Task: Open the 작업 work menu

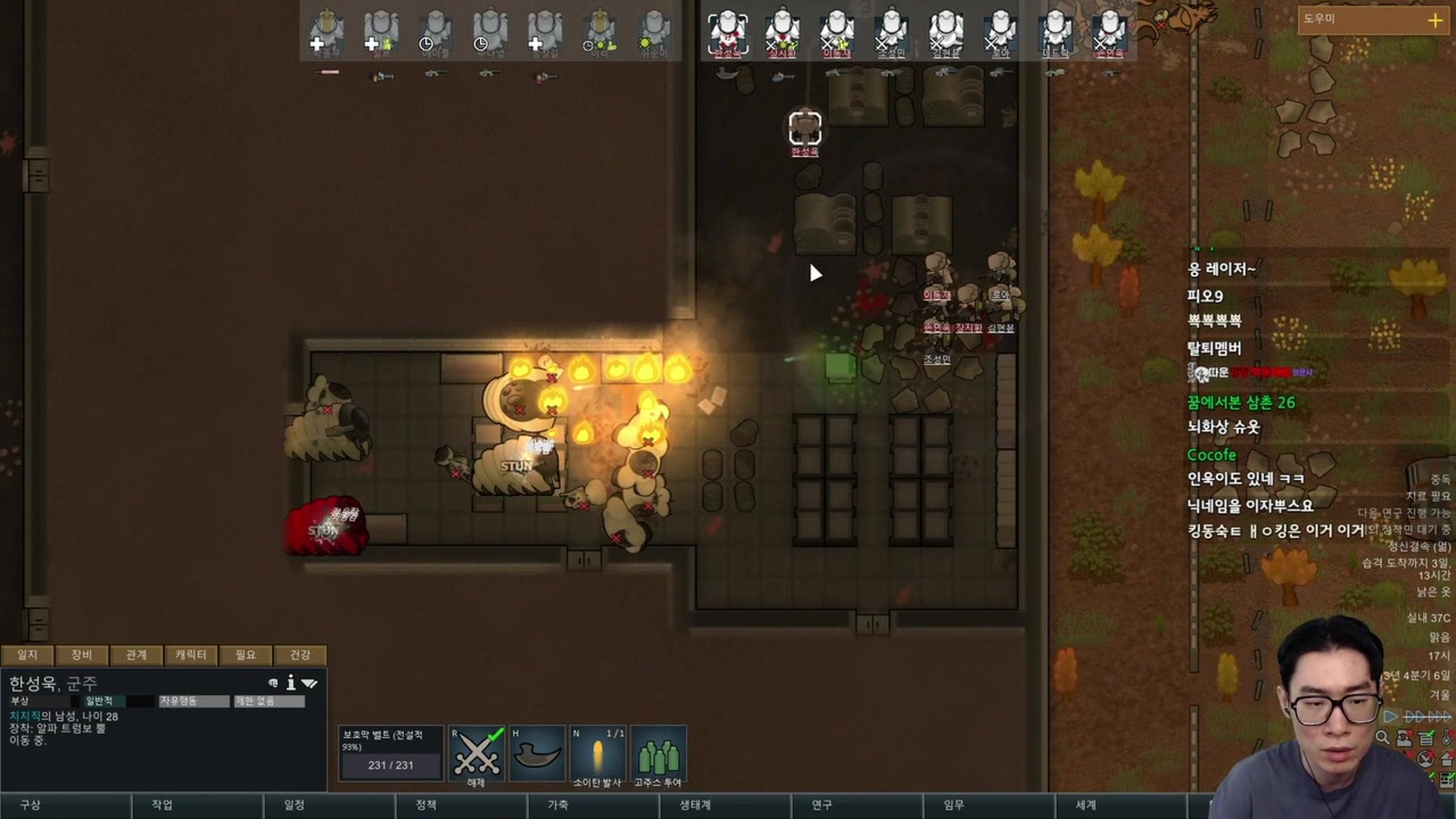Action: click(162, 805)
